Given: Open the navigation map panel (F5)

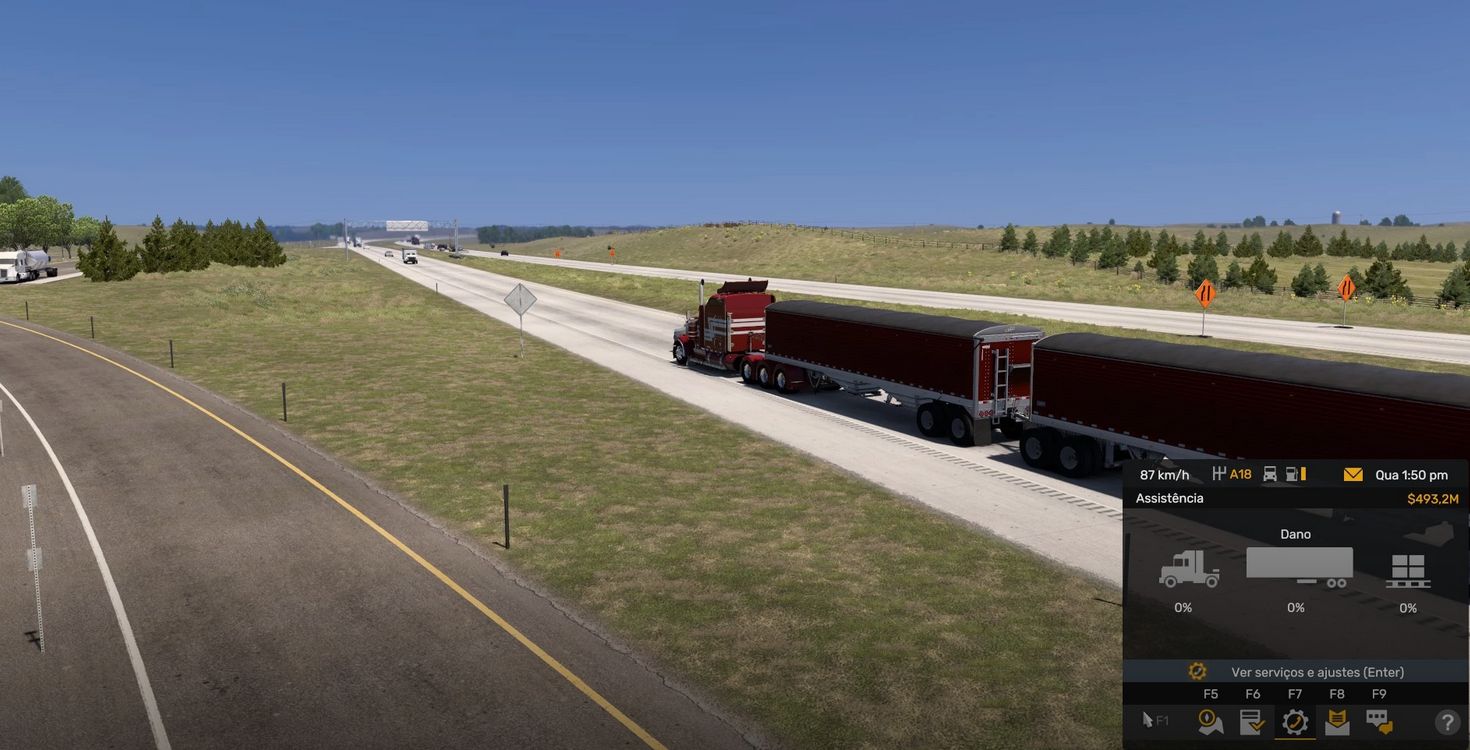Looking at the screenshot, I should tap(1210, 720).
